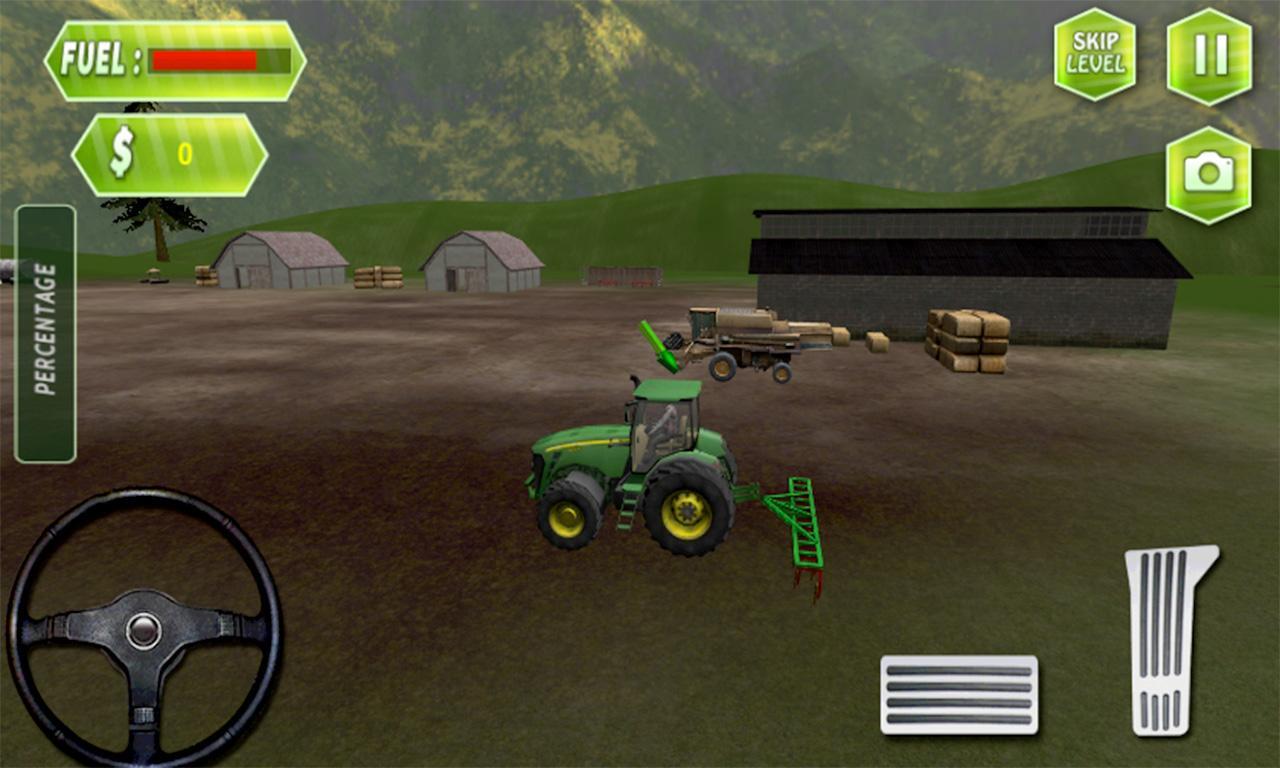This screenshot has height=768, width=1280.
Task: Tap the dollar sign money indicator
Action: click(x=120, y=153)
